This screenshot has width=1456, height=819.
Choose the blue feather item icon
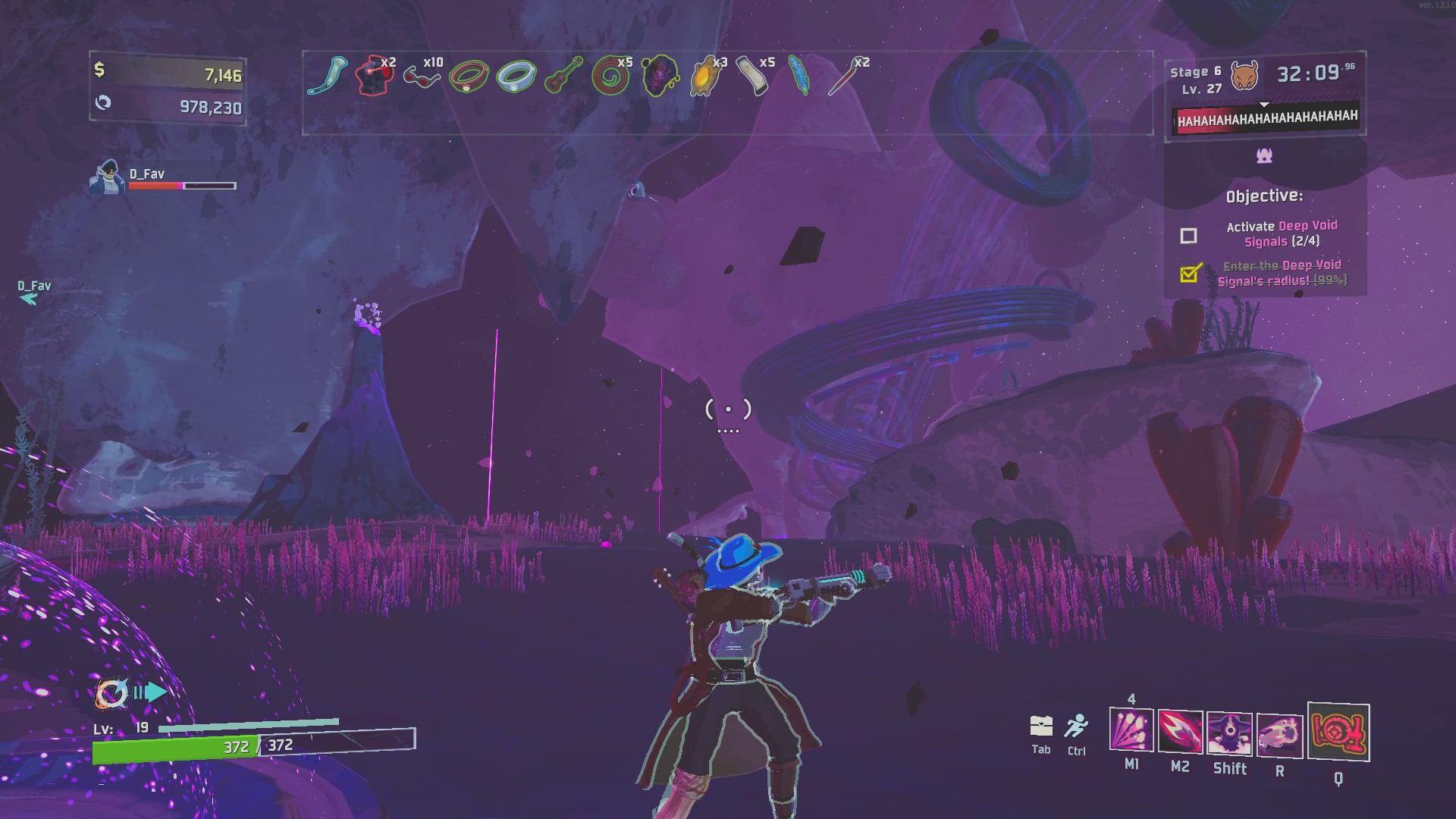coord(799,77)
